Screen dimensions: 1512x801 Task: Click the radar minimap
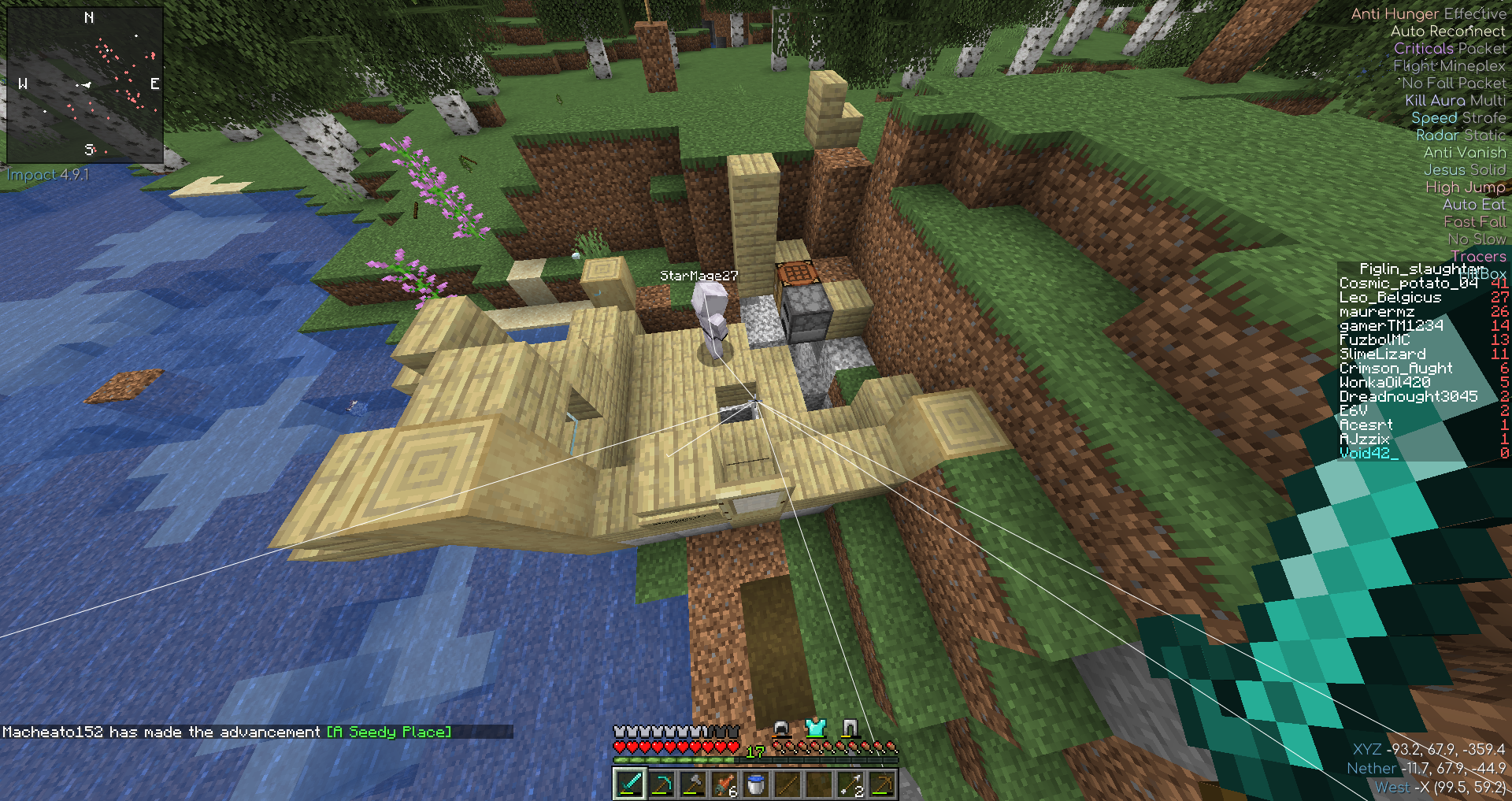(x=85, y=85)
